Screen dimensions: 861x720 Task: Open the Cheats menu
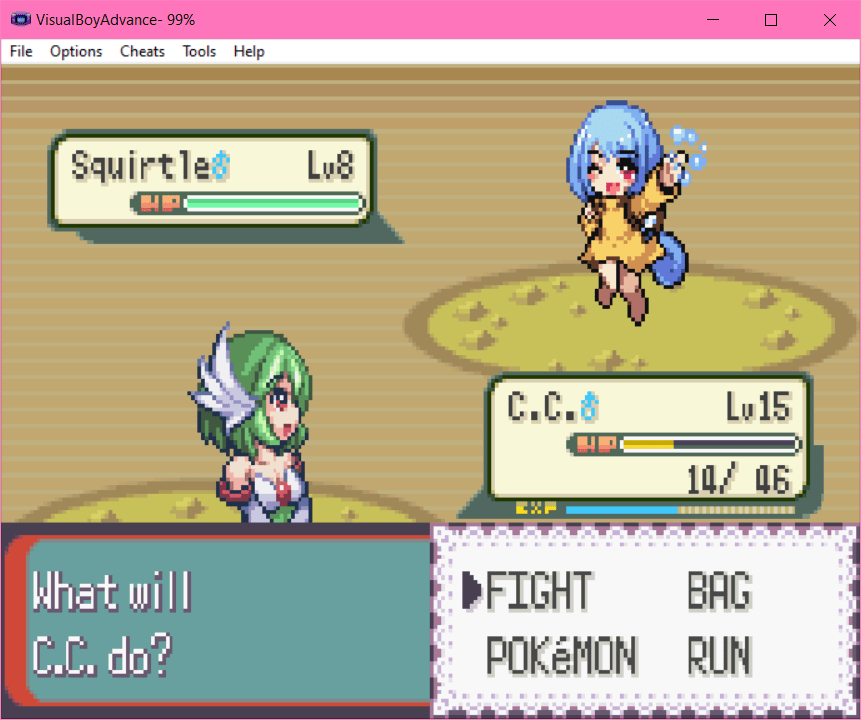pos(142,51)
